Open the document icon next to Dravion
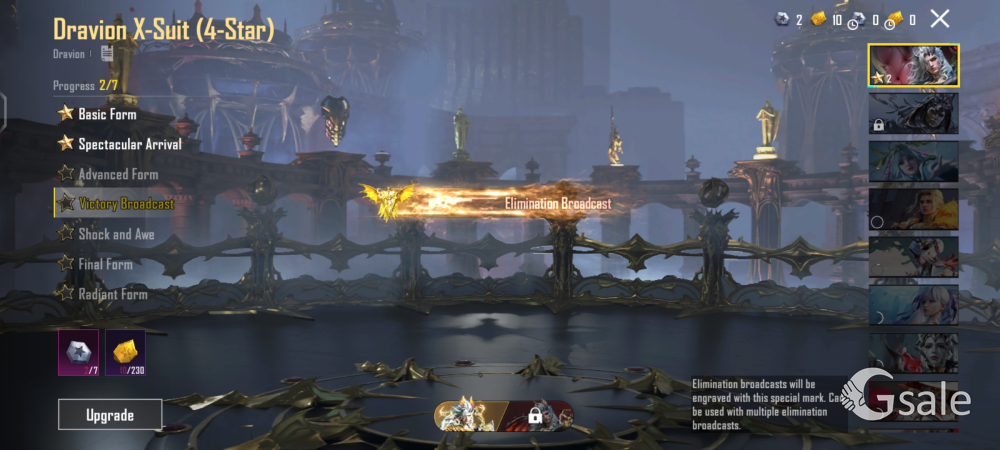The height and width of the screenshot is (450, 1000). click(x=107, y=54)
